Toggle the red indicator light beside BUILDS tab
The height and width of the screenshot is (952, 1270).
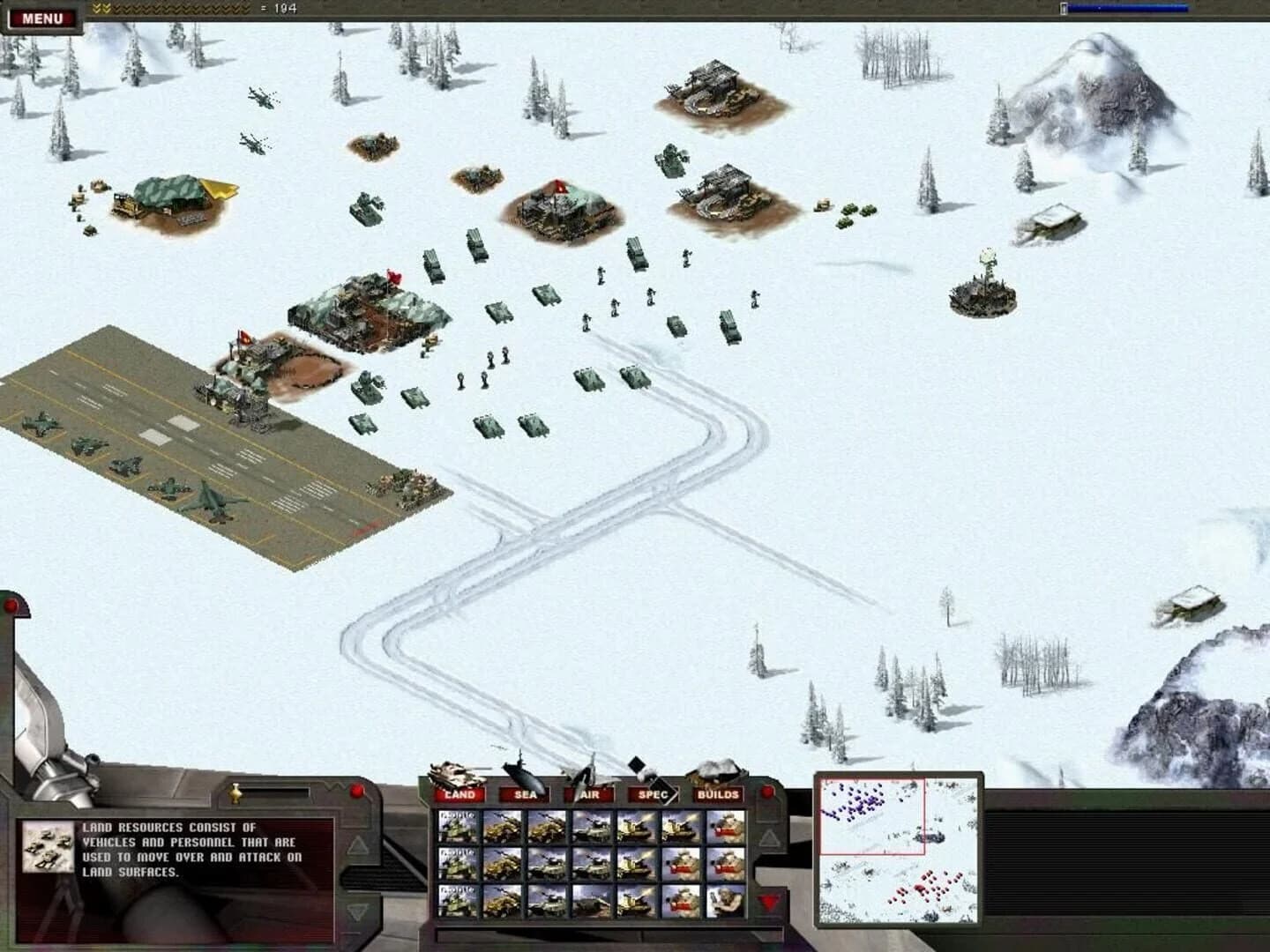[x=766, y=792]
